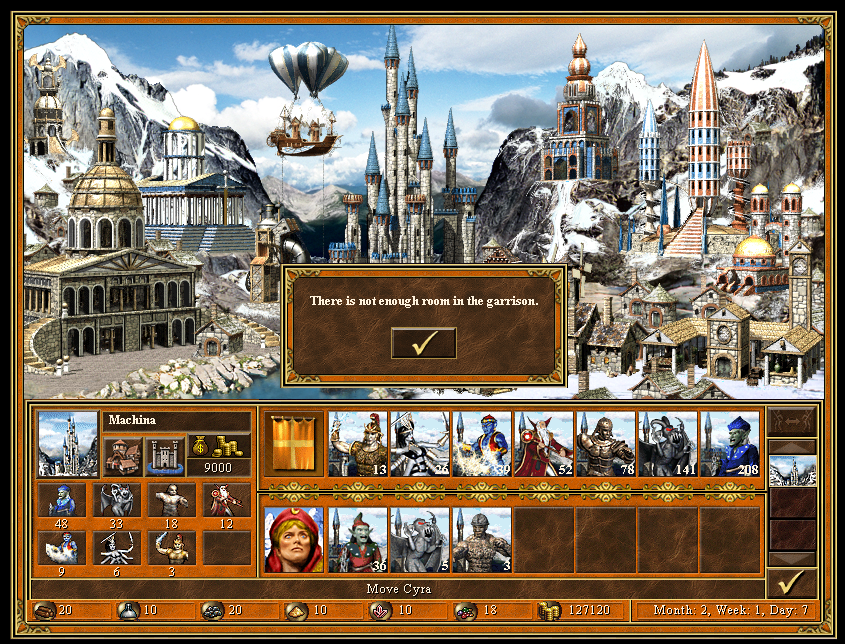845x644 pixels.
Task: Select Cyra's stack of 36 gremlins
Action: coord(358,540)
